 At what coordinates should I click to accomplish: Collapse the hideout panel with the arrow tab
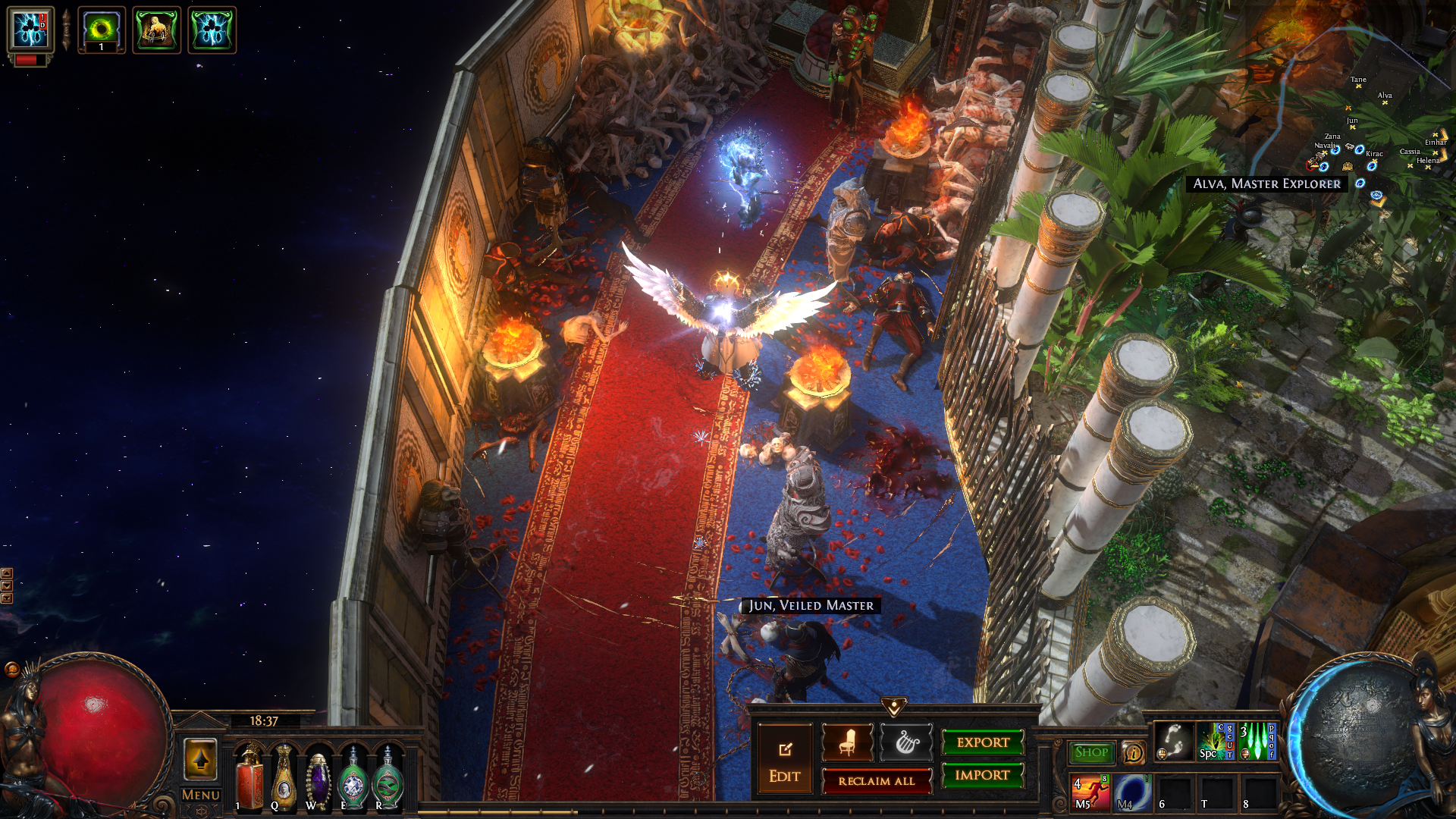(894, 707)
